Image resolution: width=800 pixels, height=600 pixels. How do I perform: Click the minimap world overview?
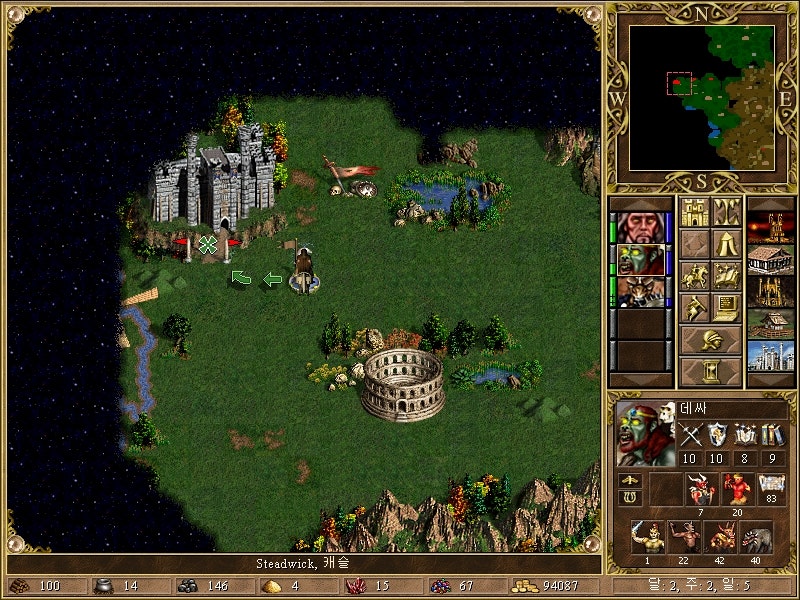point(704,96)
